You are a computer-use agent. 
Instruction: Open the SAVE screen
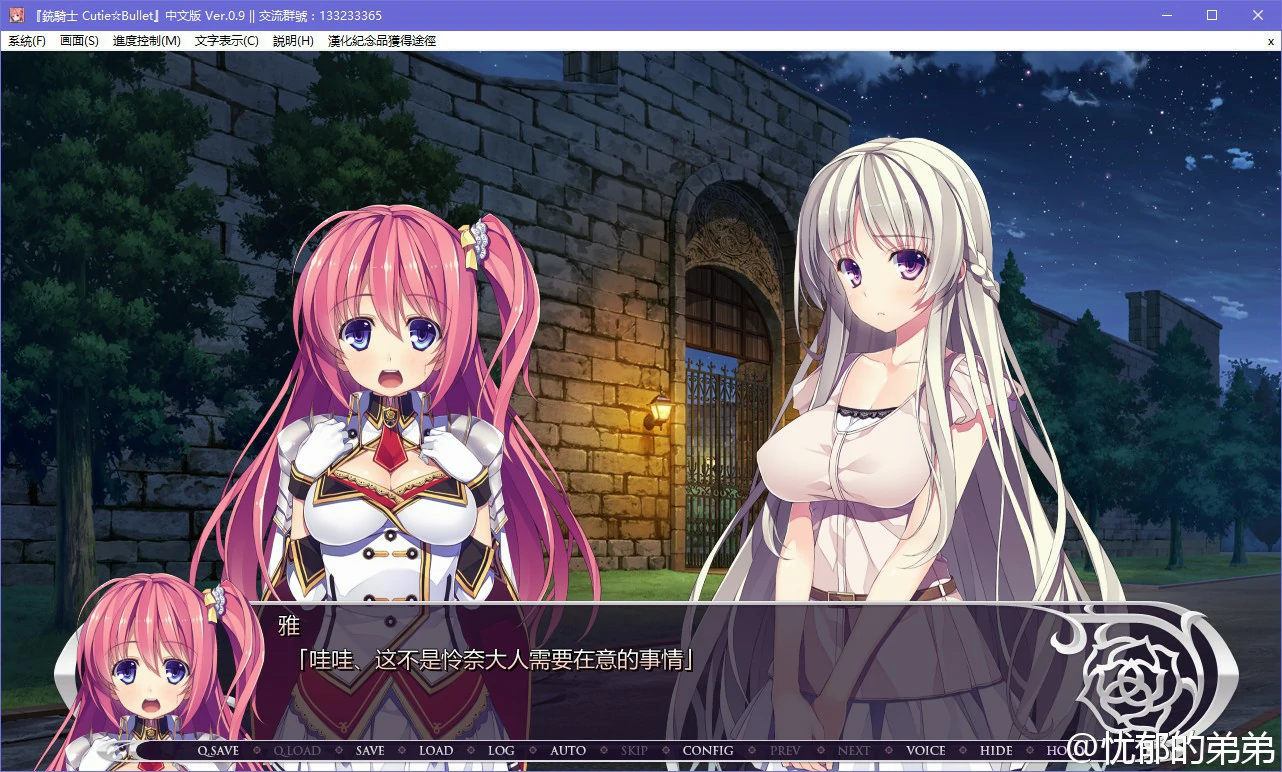pyautogui.click(x=370, y=750)
